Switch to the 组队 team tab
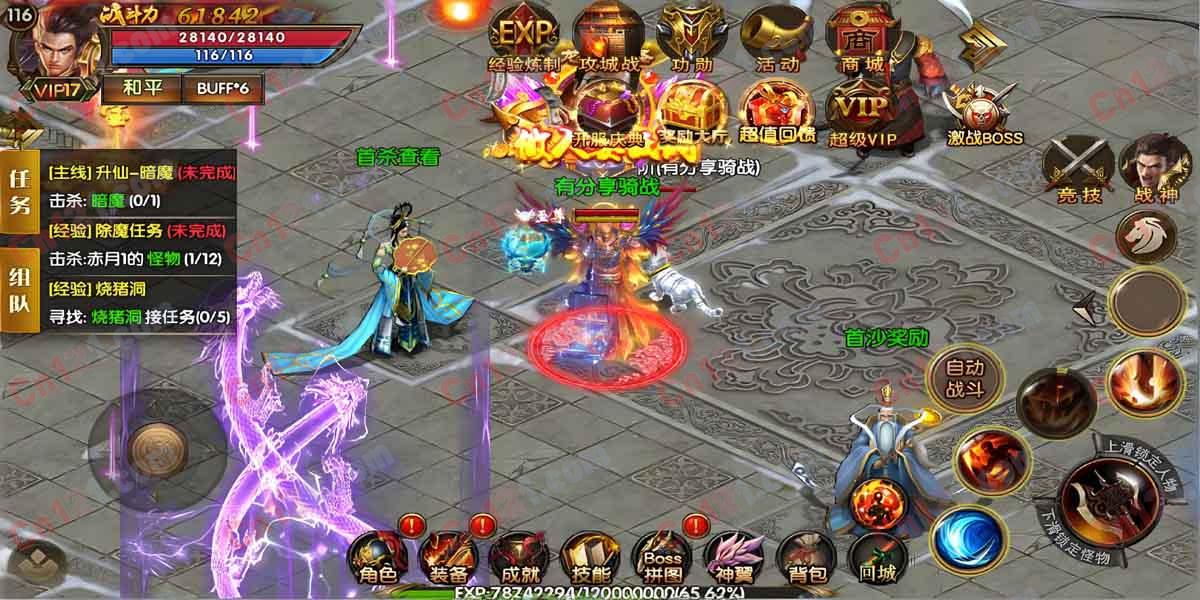Screen dimensions: 1200x600 coord(19,291)
